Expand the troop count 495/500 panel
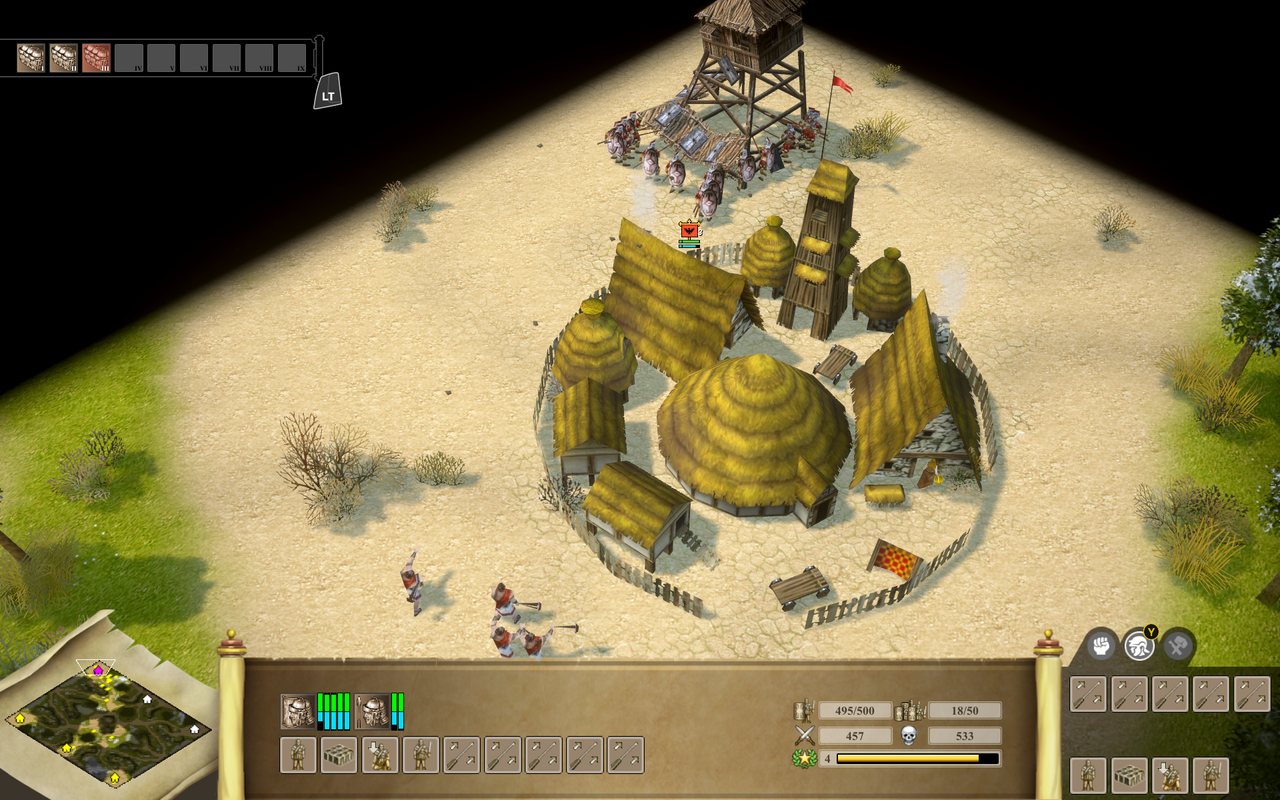This screenshot has height=800, width=1280. [855, 710]
